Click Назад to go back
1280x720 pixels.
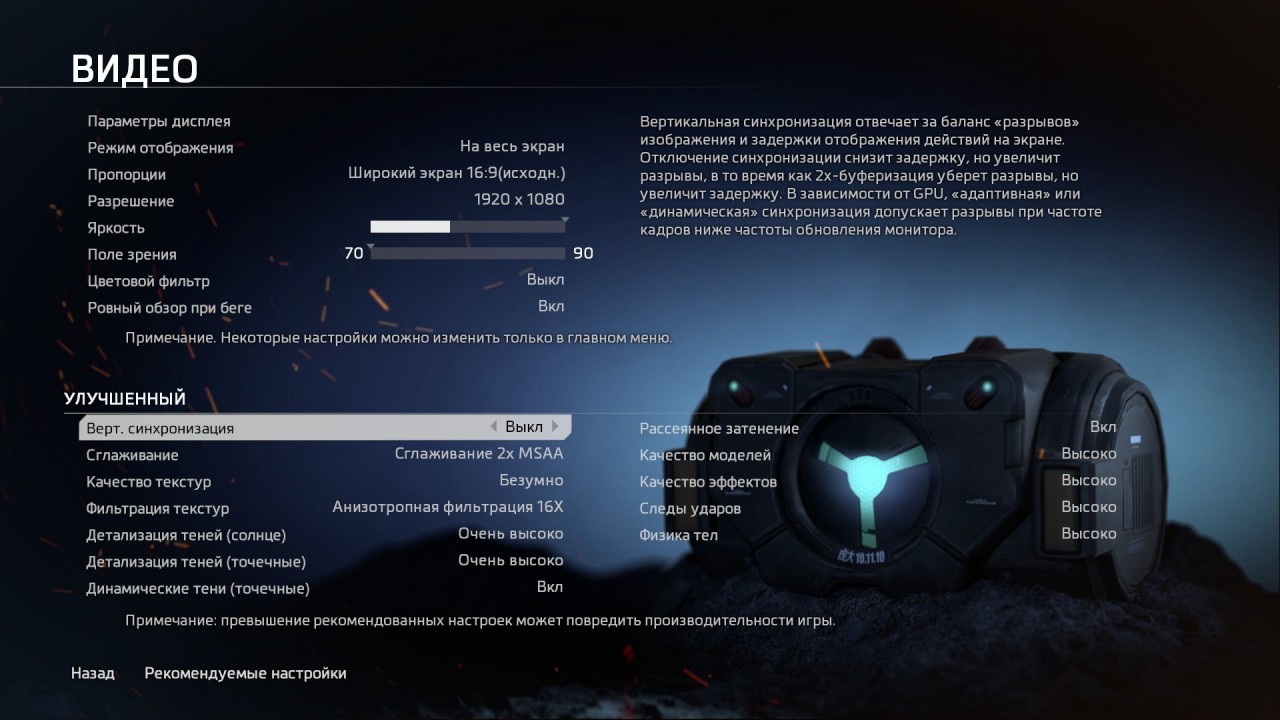coord(92,673)
